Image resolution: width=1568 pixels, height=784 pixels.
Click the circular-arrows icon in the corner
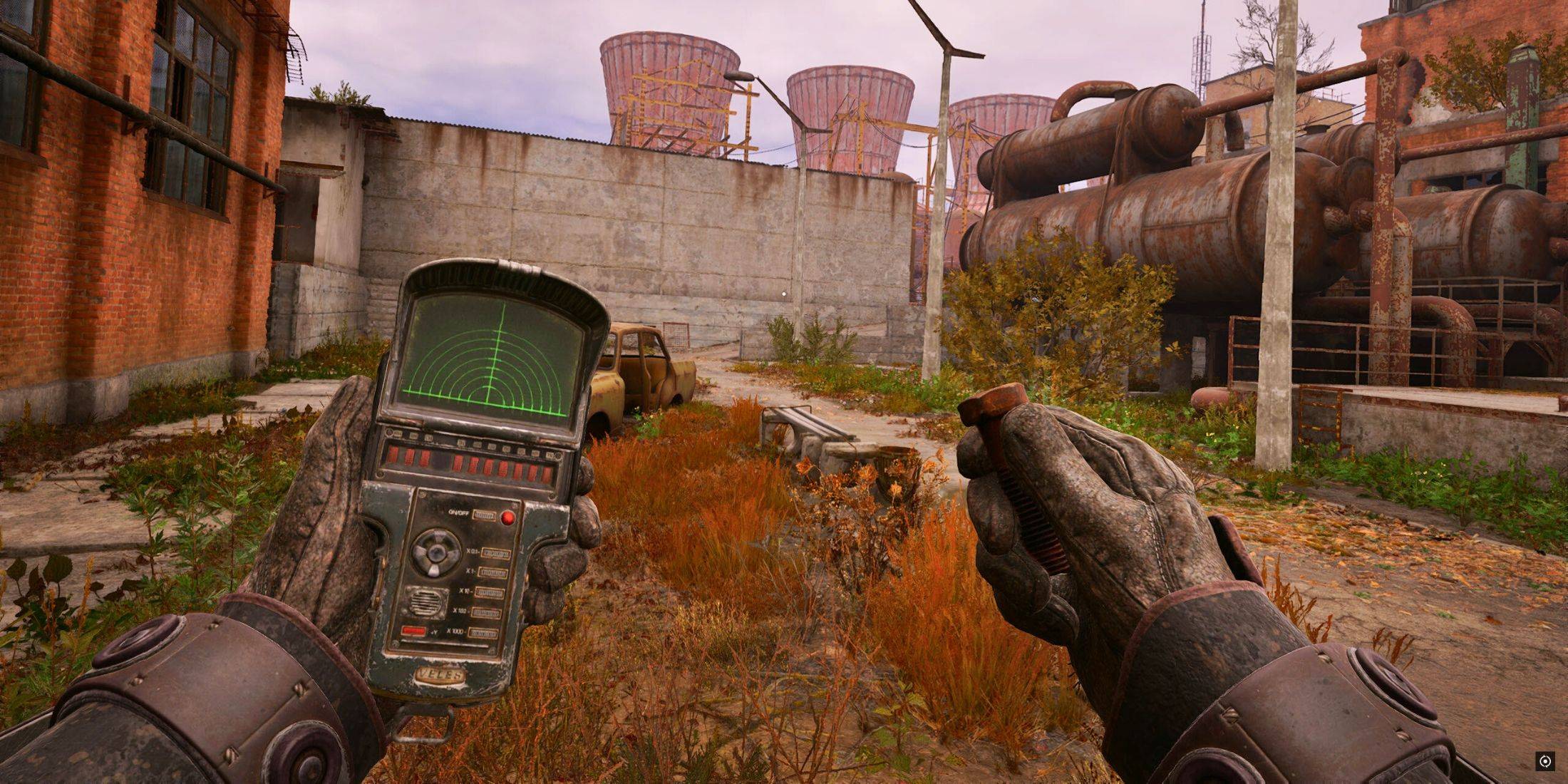[1544, 761]
